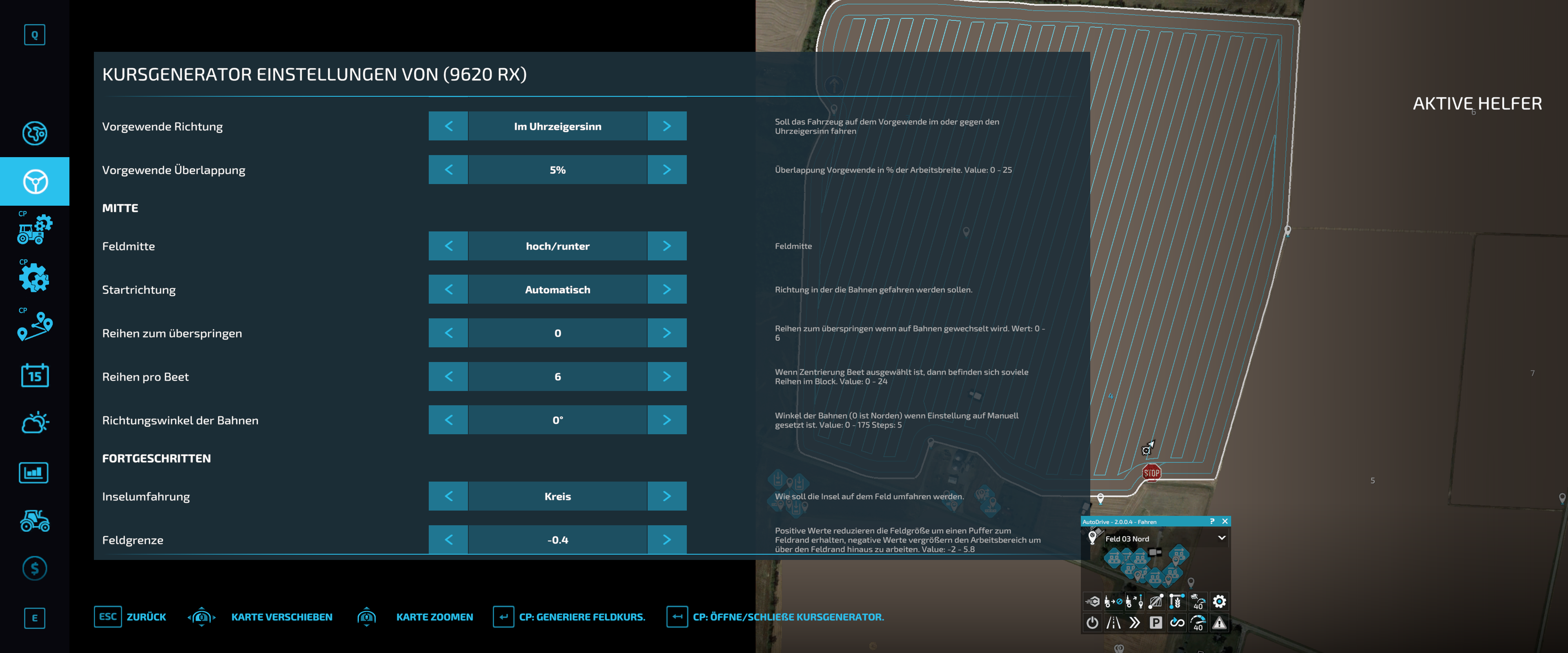Open the Feld 03 Nord destination dropdown
1568x653 pixels.
click(1222, 538)
